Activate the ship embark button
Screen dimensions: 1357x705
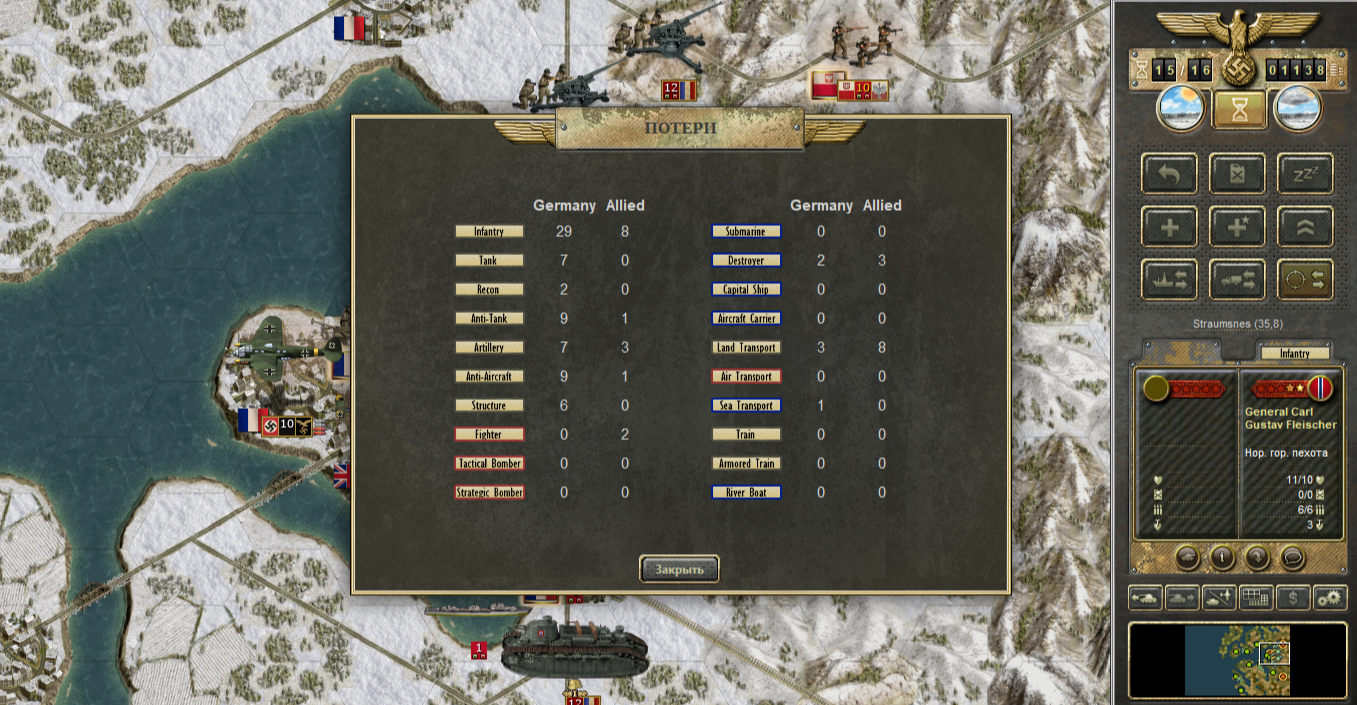click(x=1170, y=280)
